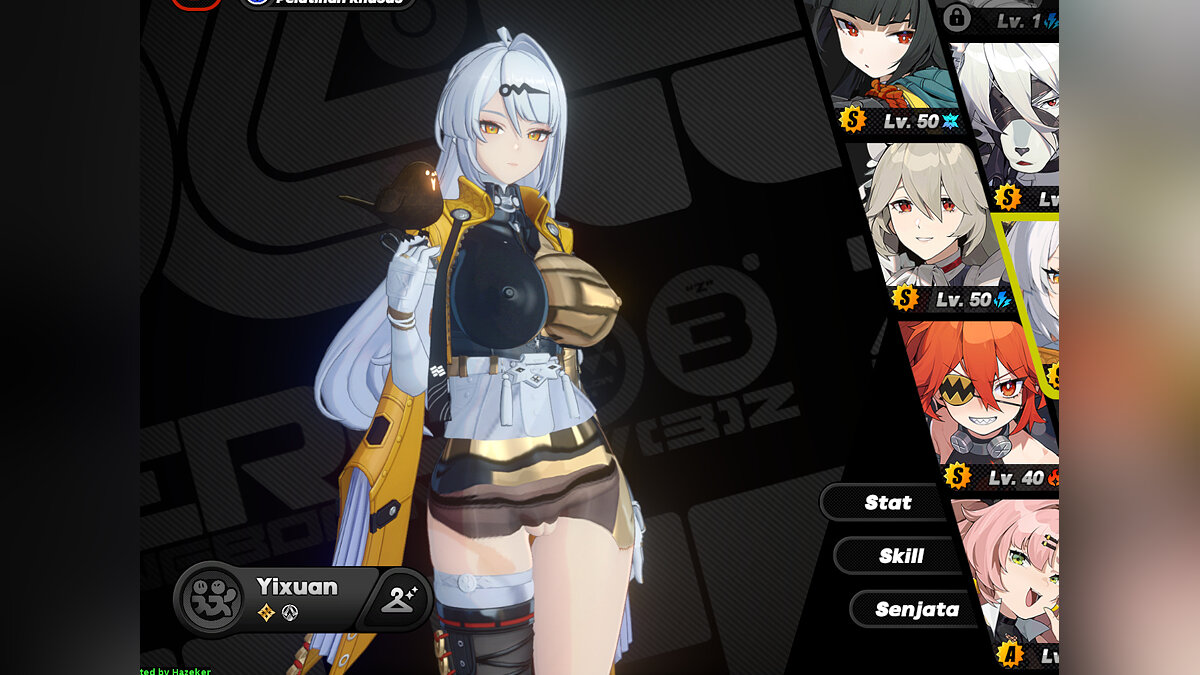Open Yixuan's outfit hanger button

[x=402, y=600]
